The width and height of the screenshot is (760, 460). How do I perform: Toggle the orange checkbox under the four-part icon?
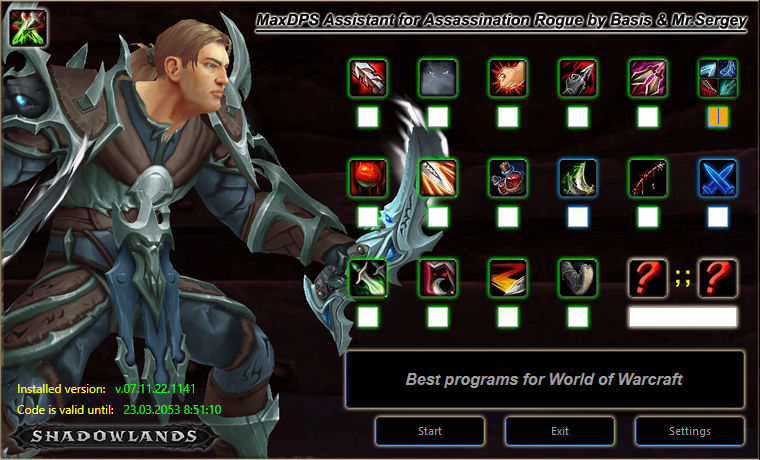point(718,117)
